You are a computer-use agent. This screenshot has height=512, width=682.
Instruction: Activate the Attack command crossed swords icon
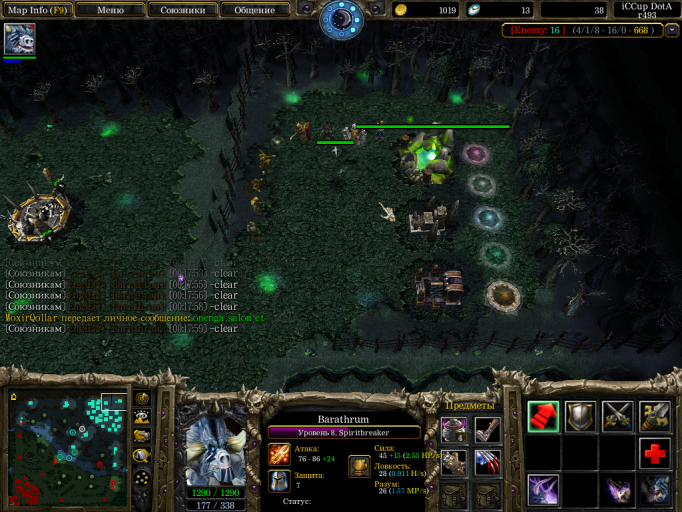coord(617,416)
